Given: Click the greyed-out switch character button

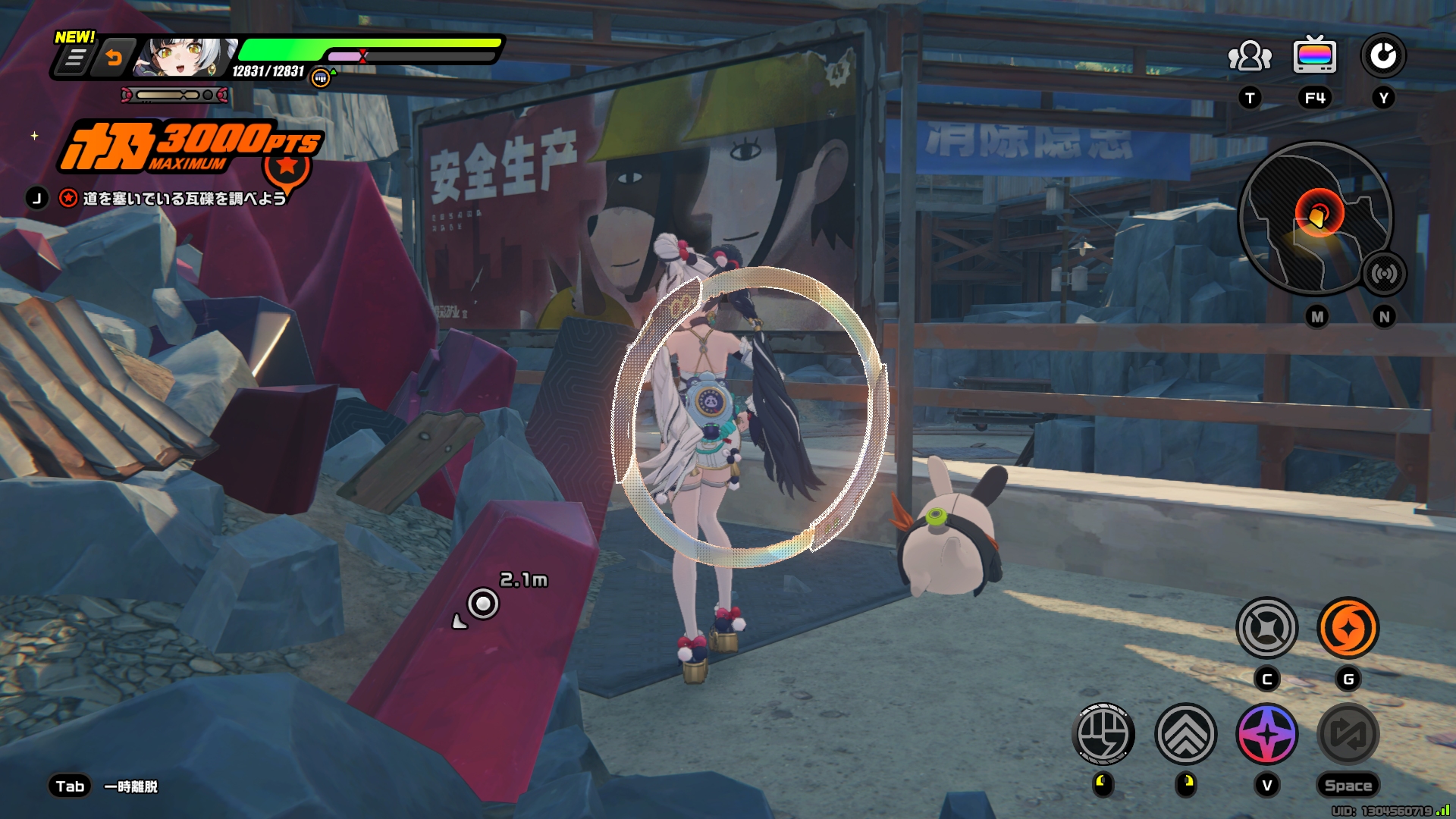Looking at the screenshot, I should 1348,733.
